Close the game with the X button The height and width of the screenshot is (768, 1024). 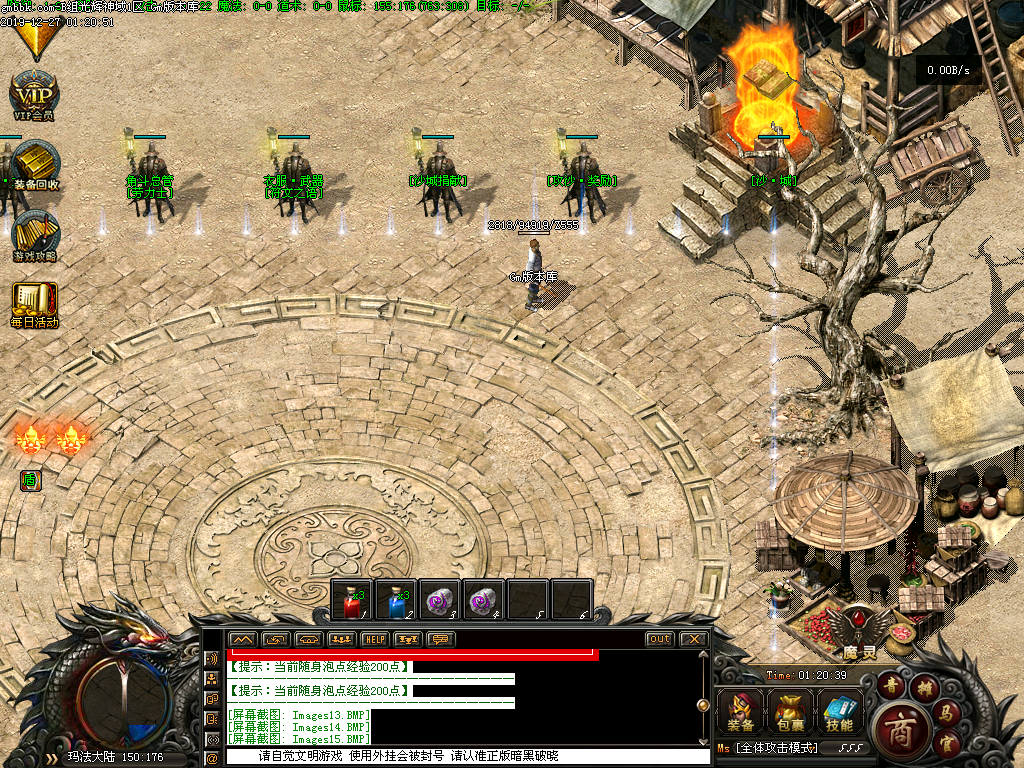point(692,639)
